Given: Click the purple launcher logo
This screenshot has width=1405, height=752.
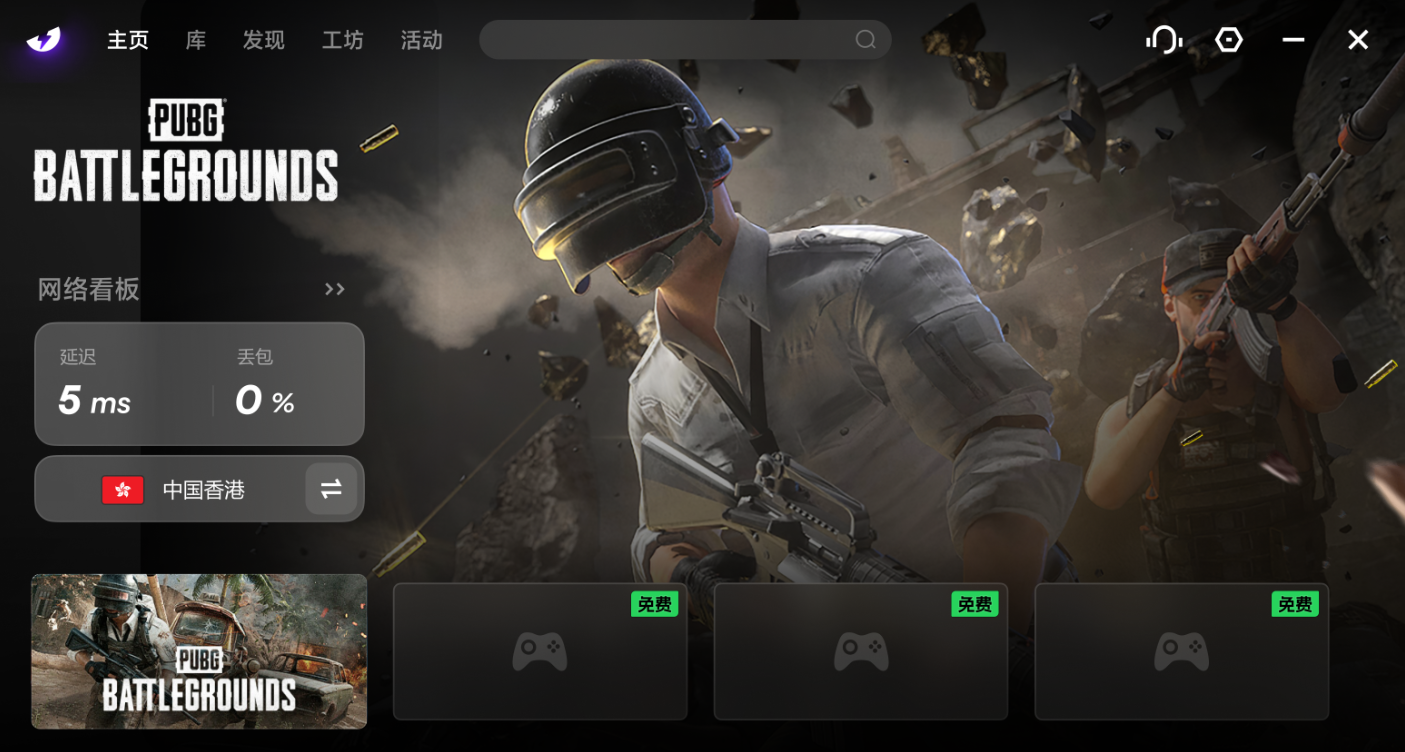Looking at the screenshot, I should 44,40.
